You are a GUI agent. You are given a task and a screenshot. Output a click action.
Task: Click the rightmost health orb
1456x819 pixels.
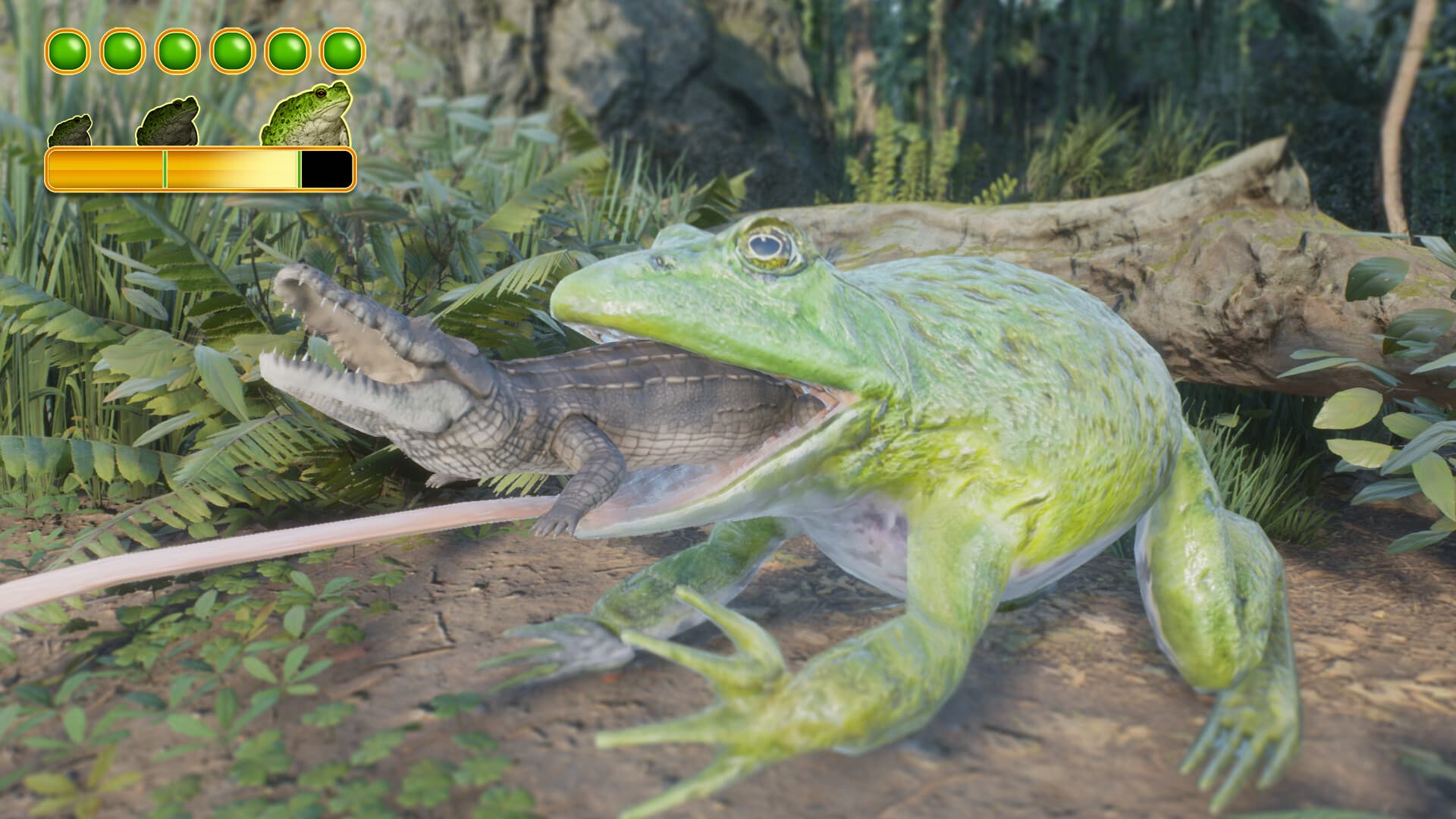(x=340, y=52)
